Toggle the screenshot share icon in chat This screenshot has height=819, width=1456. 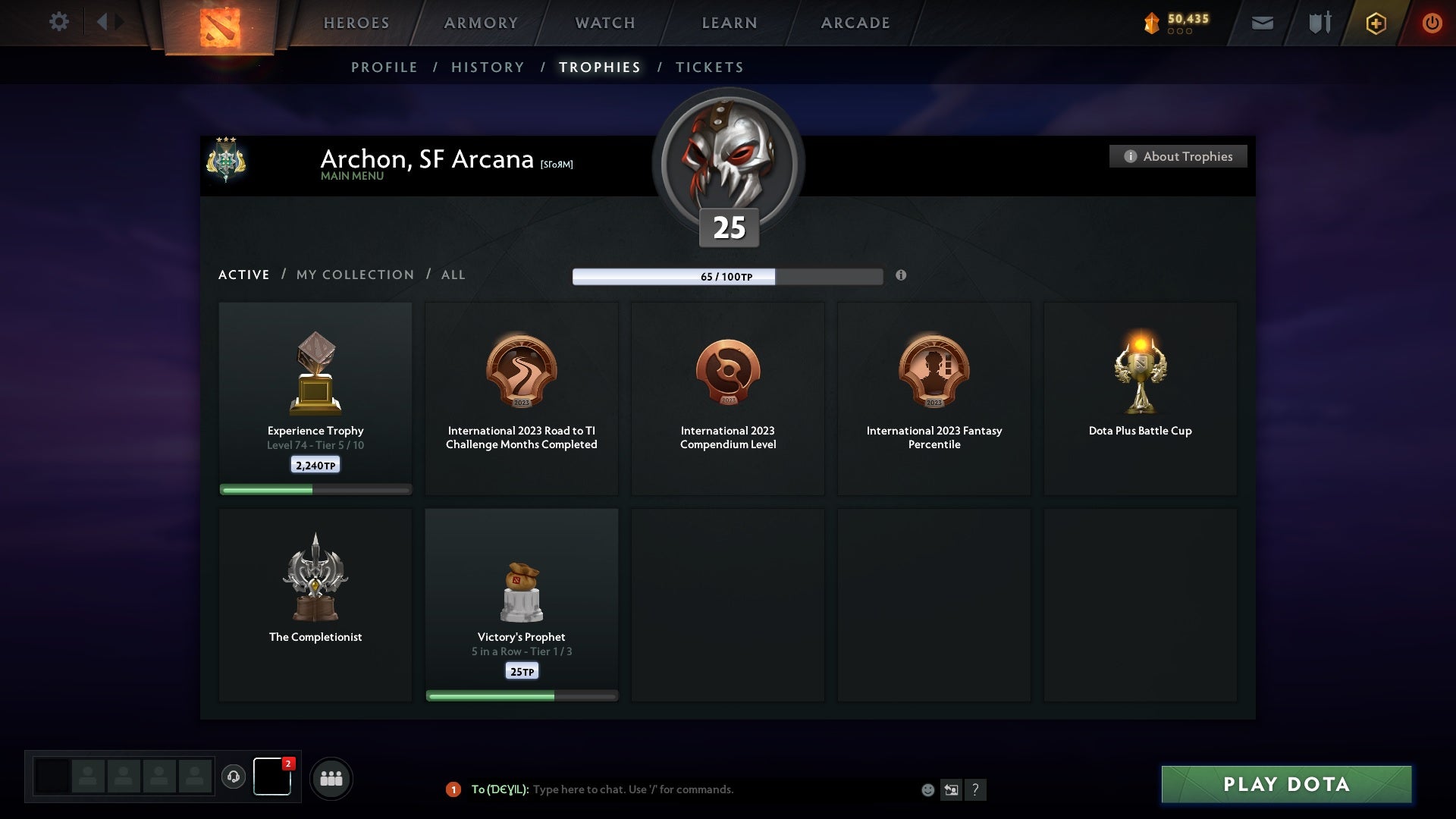(x=952, y=789)
